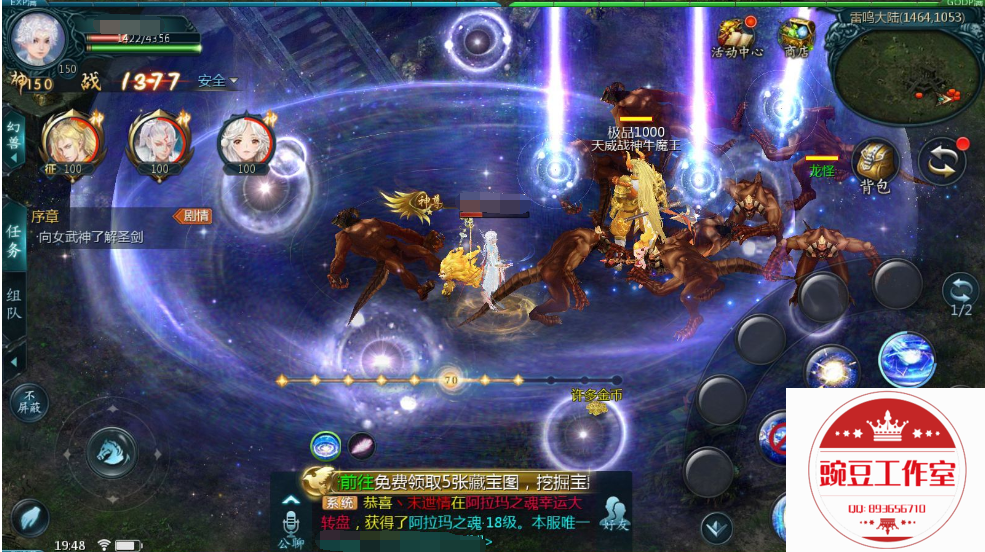This screenshot has height=552, width=985.
Task: Open the 公聊 public chat microphone
Action: point(291,524)
